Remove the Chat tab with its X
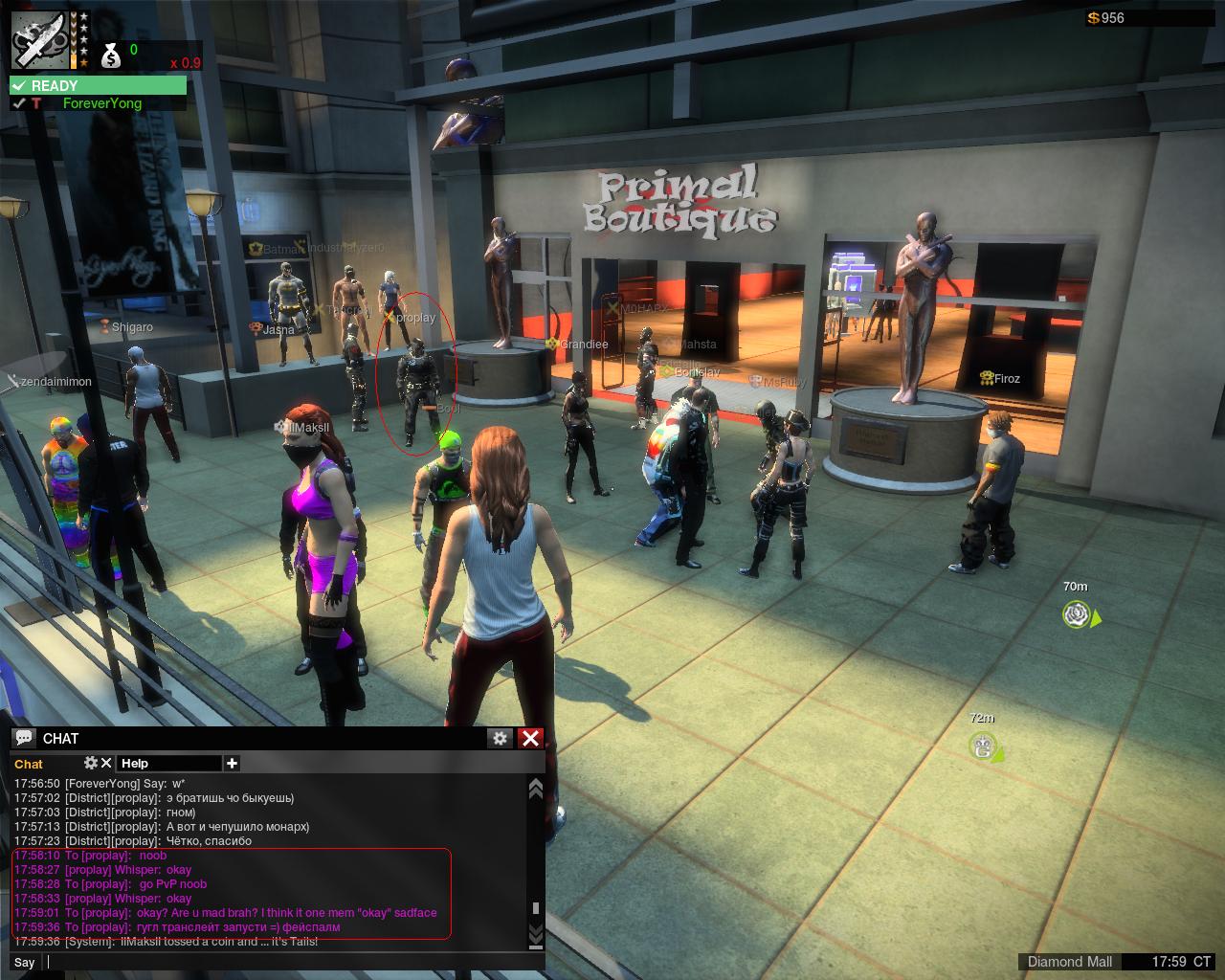The height and width of the screenshot is (980, 1225). pos(106,763)
